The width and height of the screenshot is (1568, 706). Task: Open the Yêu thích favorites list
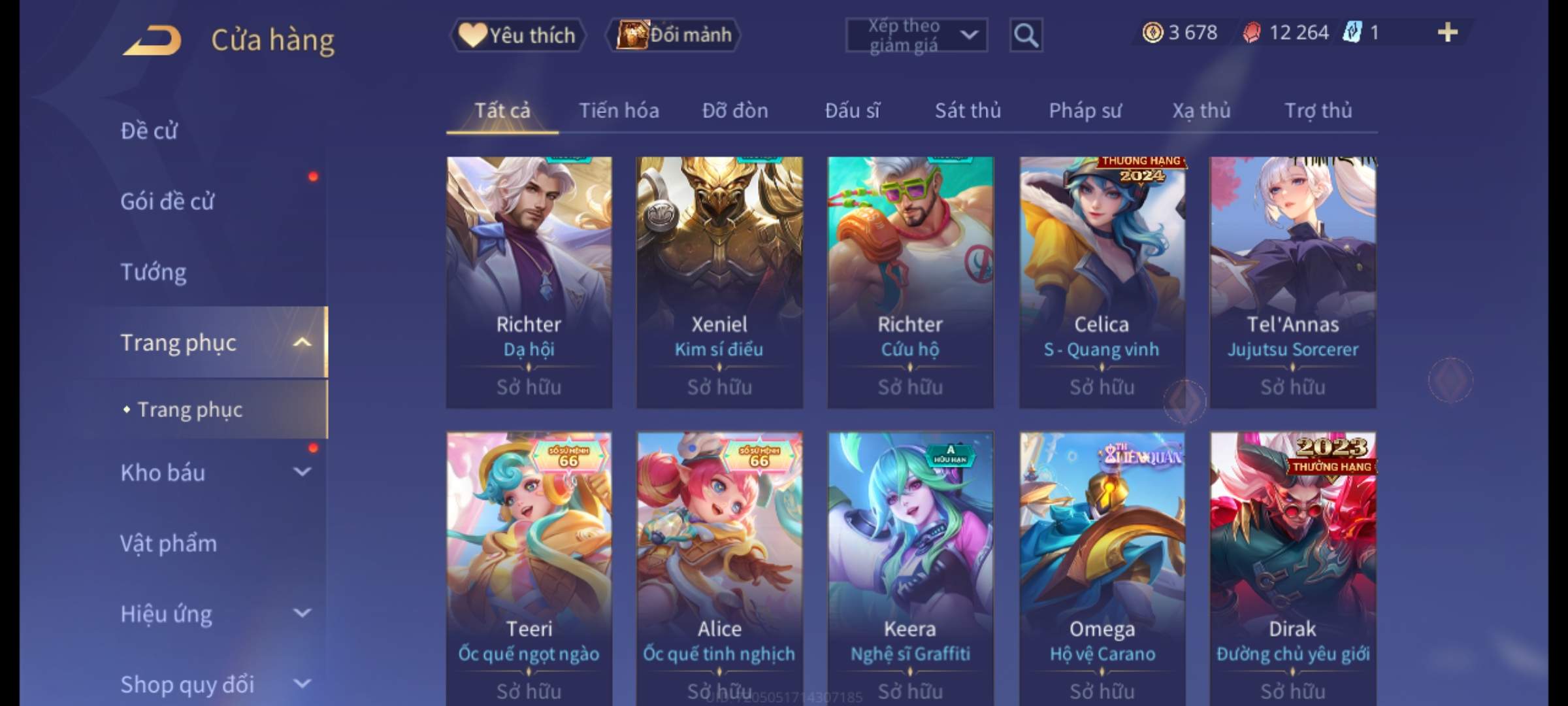[x=517, y=35]
